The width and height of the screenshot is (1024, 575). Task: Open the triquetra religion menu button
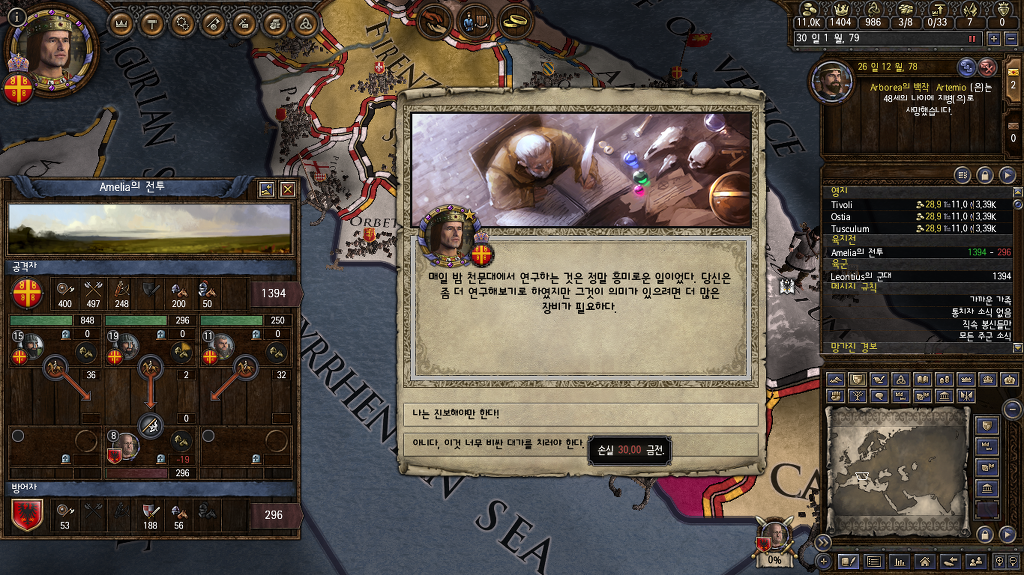coord(307,23)
